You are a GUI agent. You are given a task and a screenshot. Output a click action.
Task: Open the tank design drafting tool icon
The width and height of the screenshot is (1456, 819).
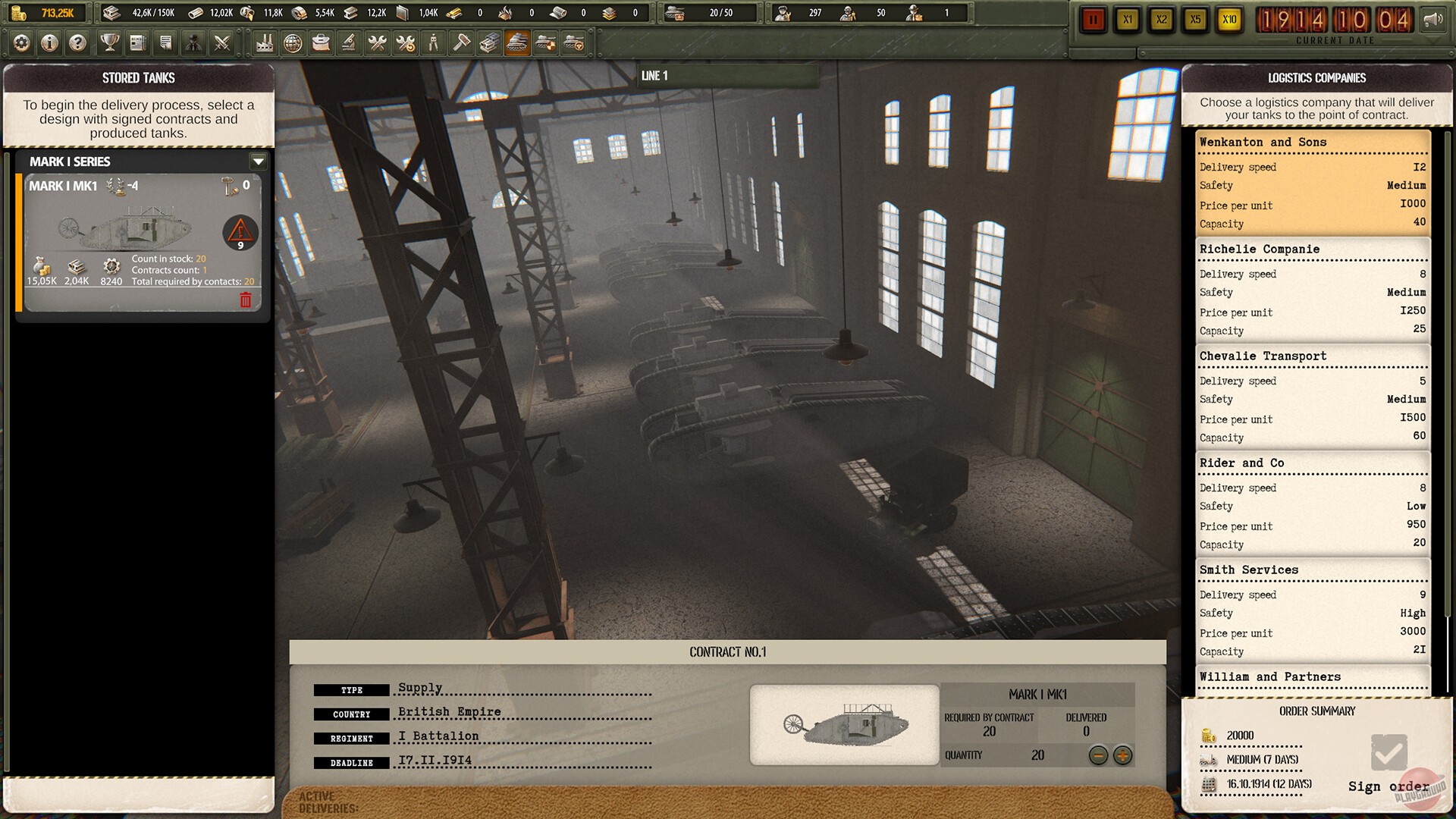click(x=350, y=43)
